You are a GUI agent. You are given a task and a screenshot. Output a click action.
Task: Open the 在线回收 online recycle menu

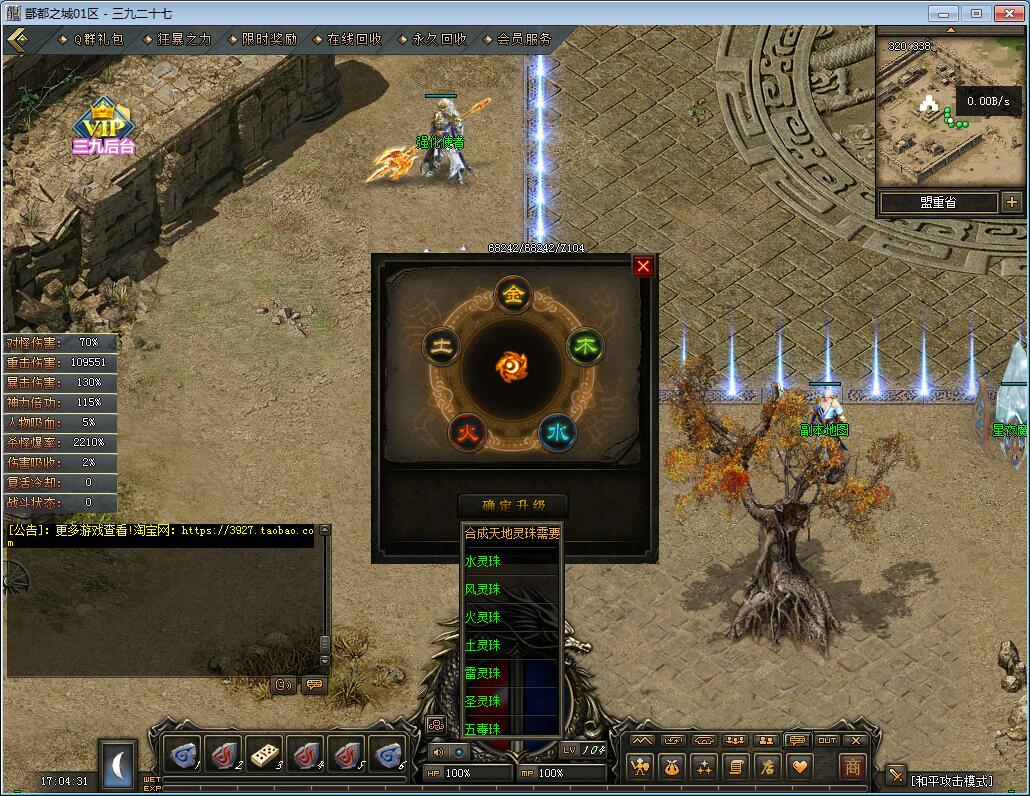pyautogui.click(x=354, y=39)
